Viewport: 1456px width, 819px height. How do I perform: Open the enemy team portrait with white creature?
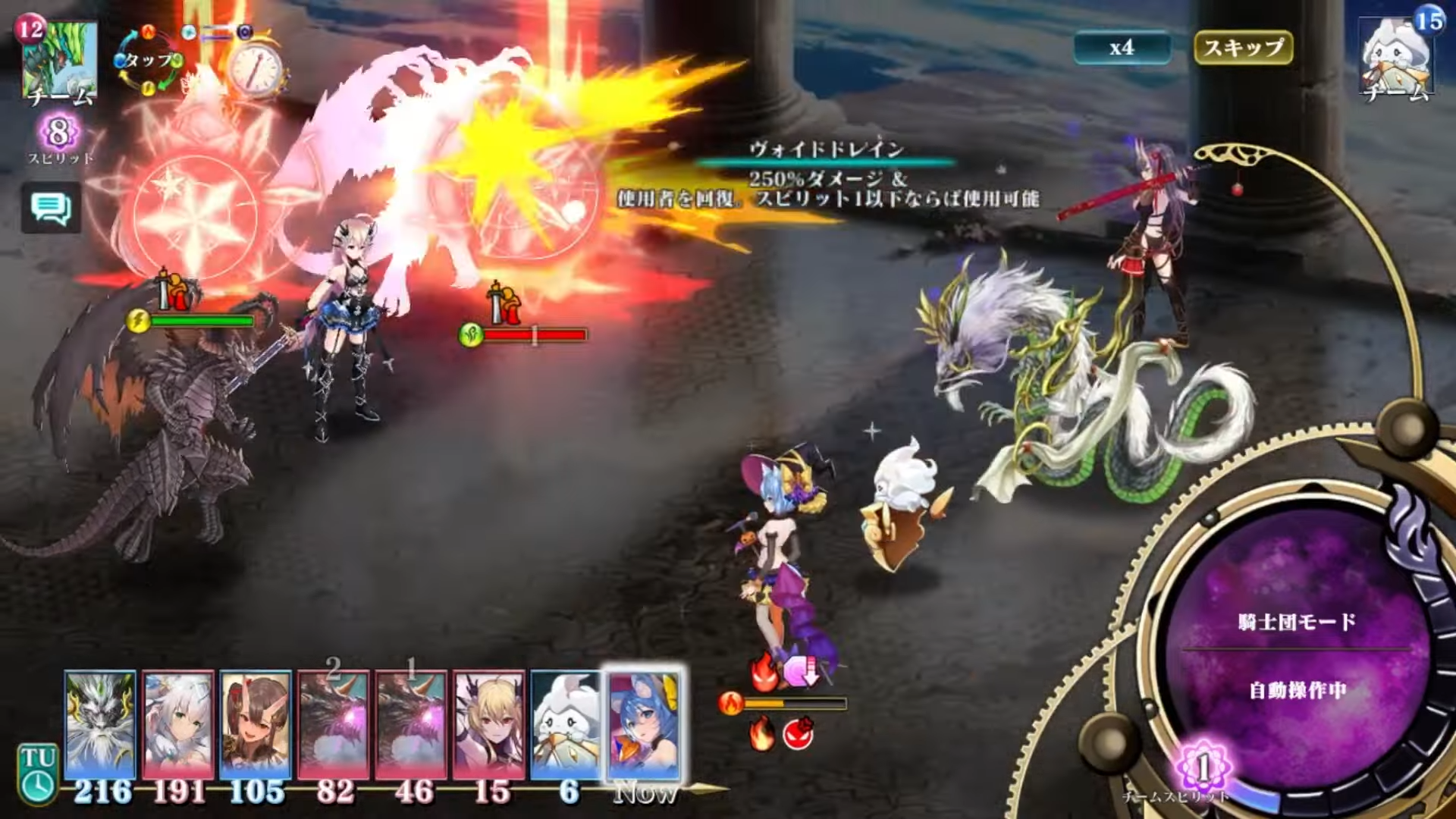(1396, 61)
